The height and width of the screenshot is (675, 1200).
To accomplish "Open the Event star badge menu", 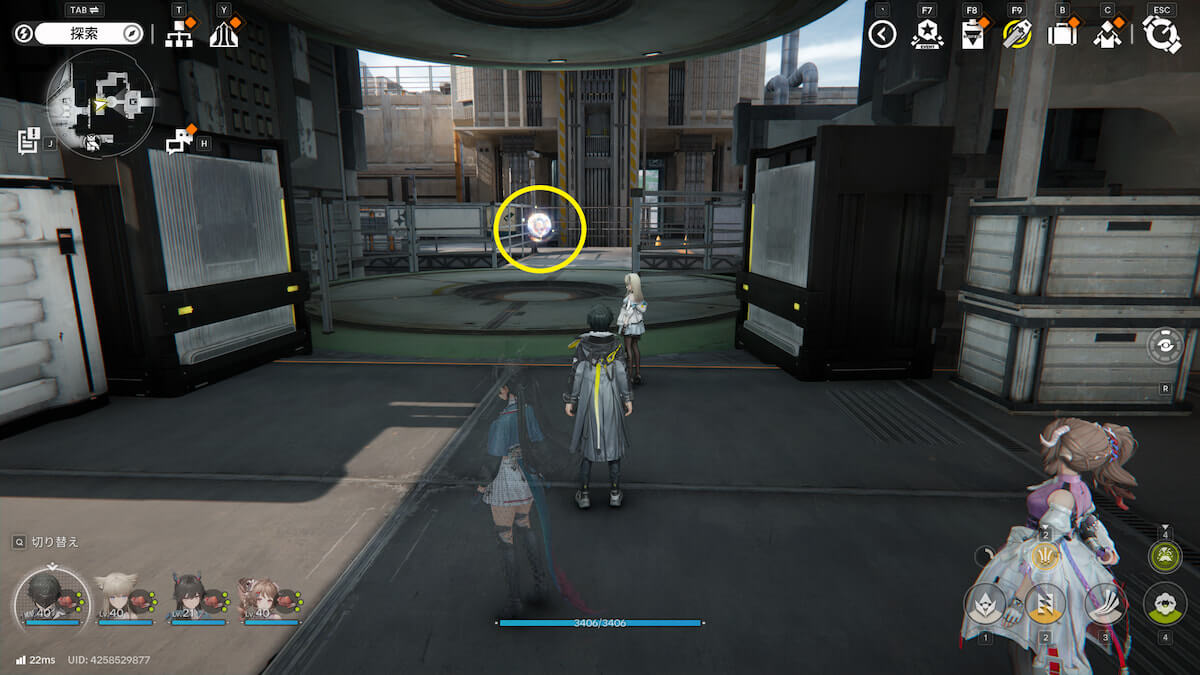I will 926,34.
